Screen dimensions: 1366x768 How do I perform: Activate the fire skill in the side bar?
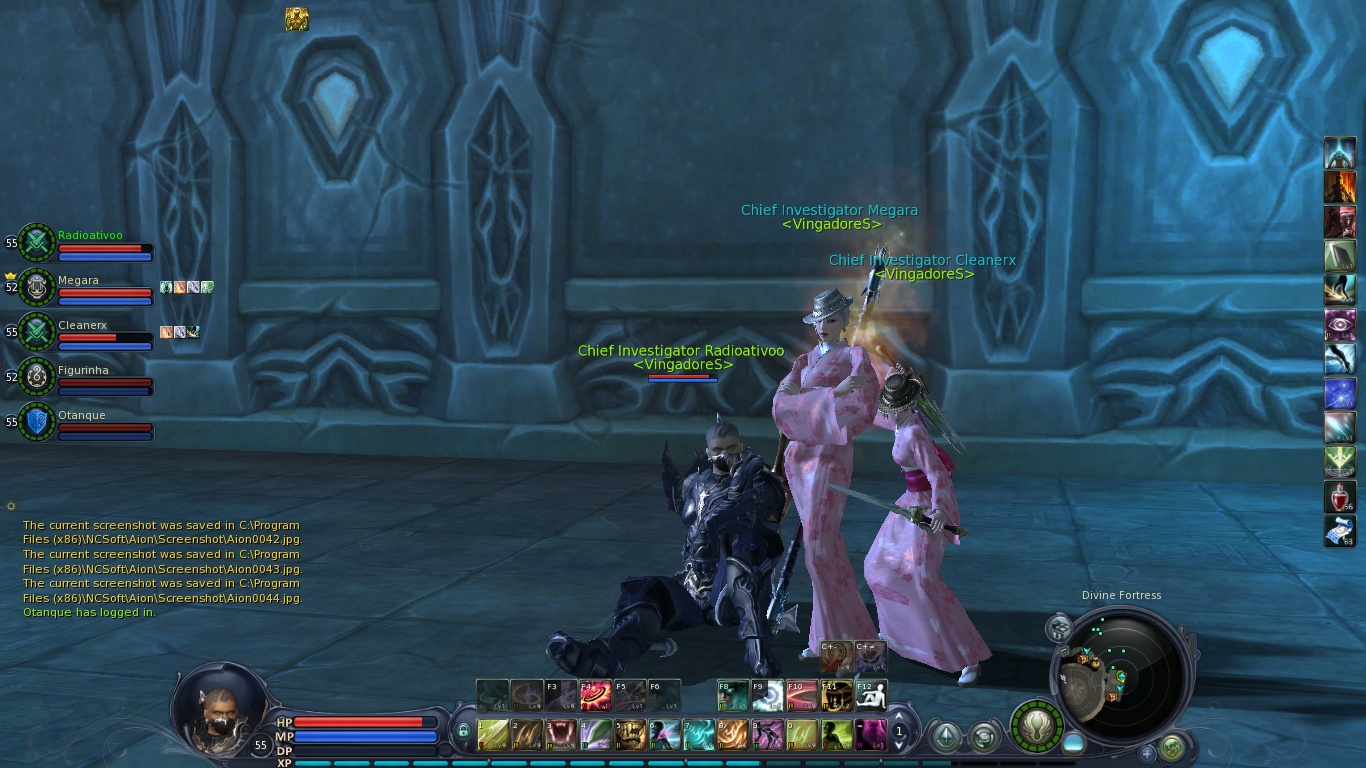coord(1339,187)
